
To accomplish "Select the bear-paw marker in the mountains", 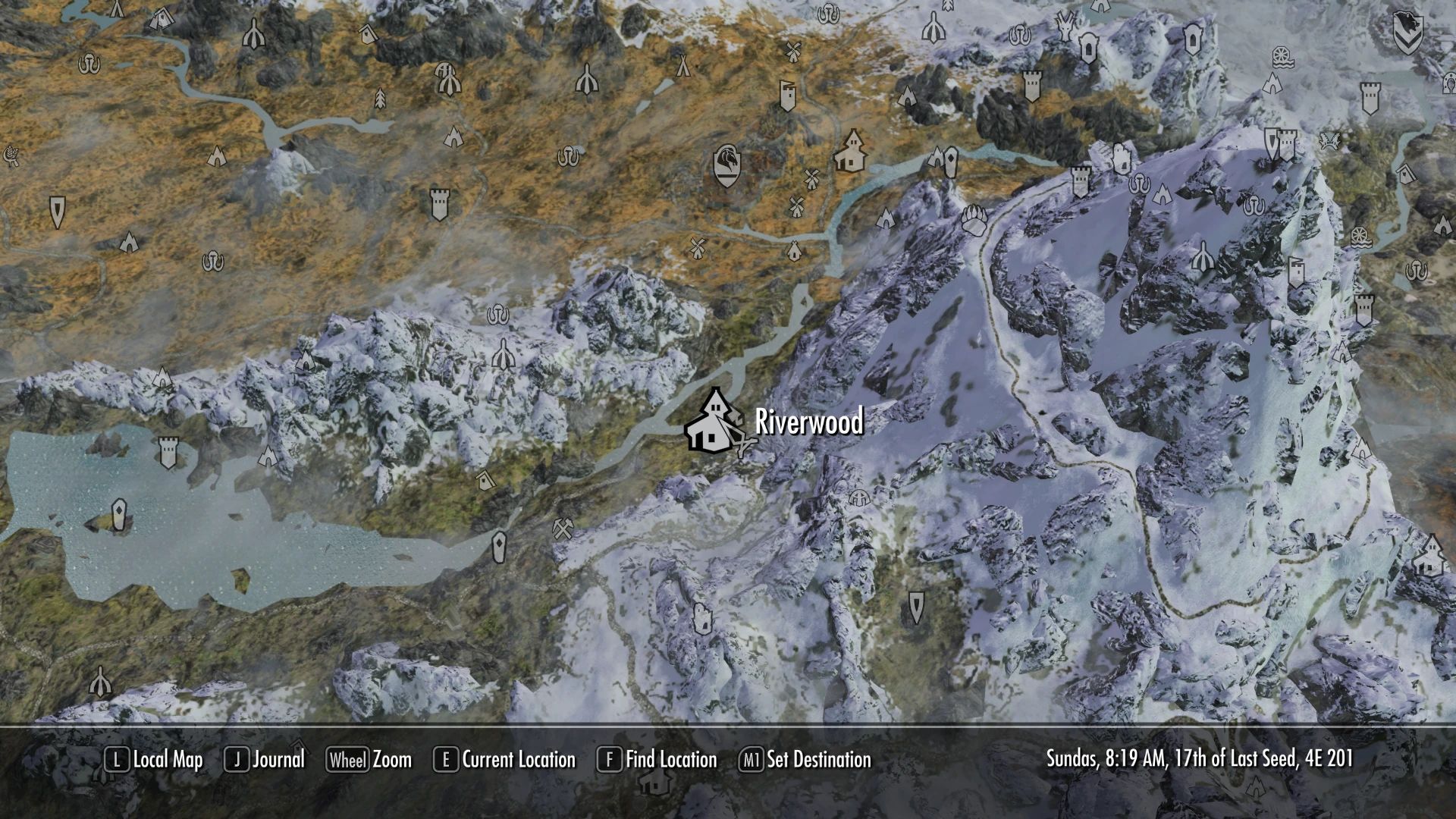I will point(974,221).
